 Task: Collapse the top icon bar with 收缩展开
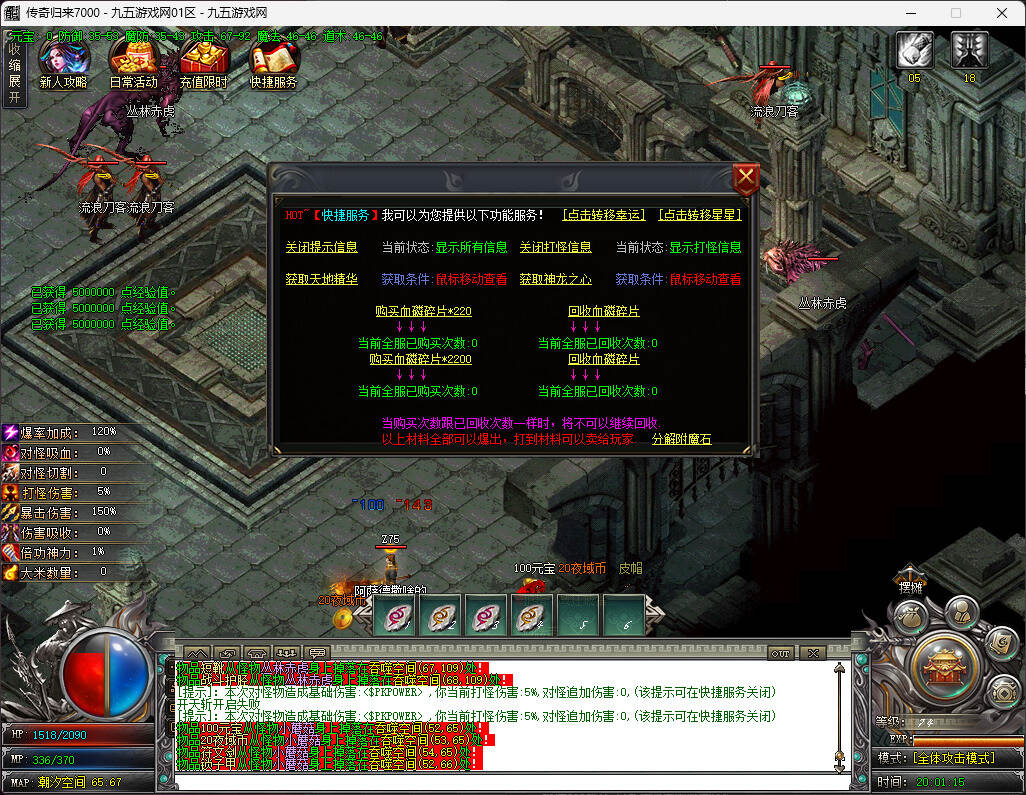pos(14,73)
